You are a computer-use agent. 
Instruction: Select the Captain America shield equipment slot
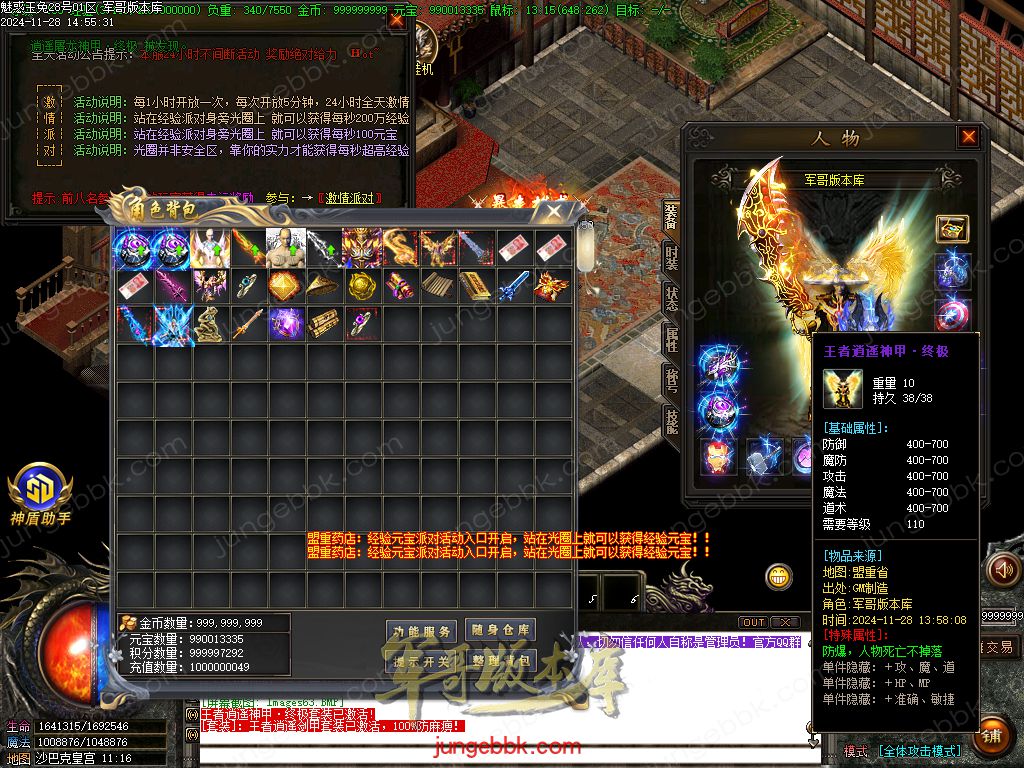pos(953,313)
